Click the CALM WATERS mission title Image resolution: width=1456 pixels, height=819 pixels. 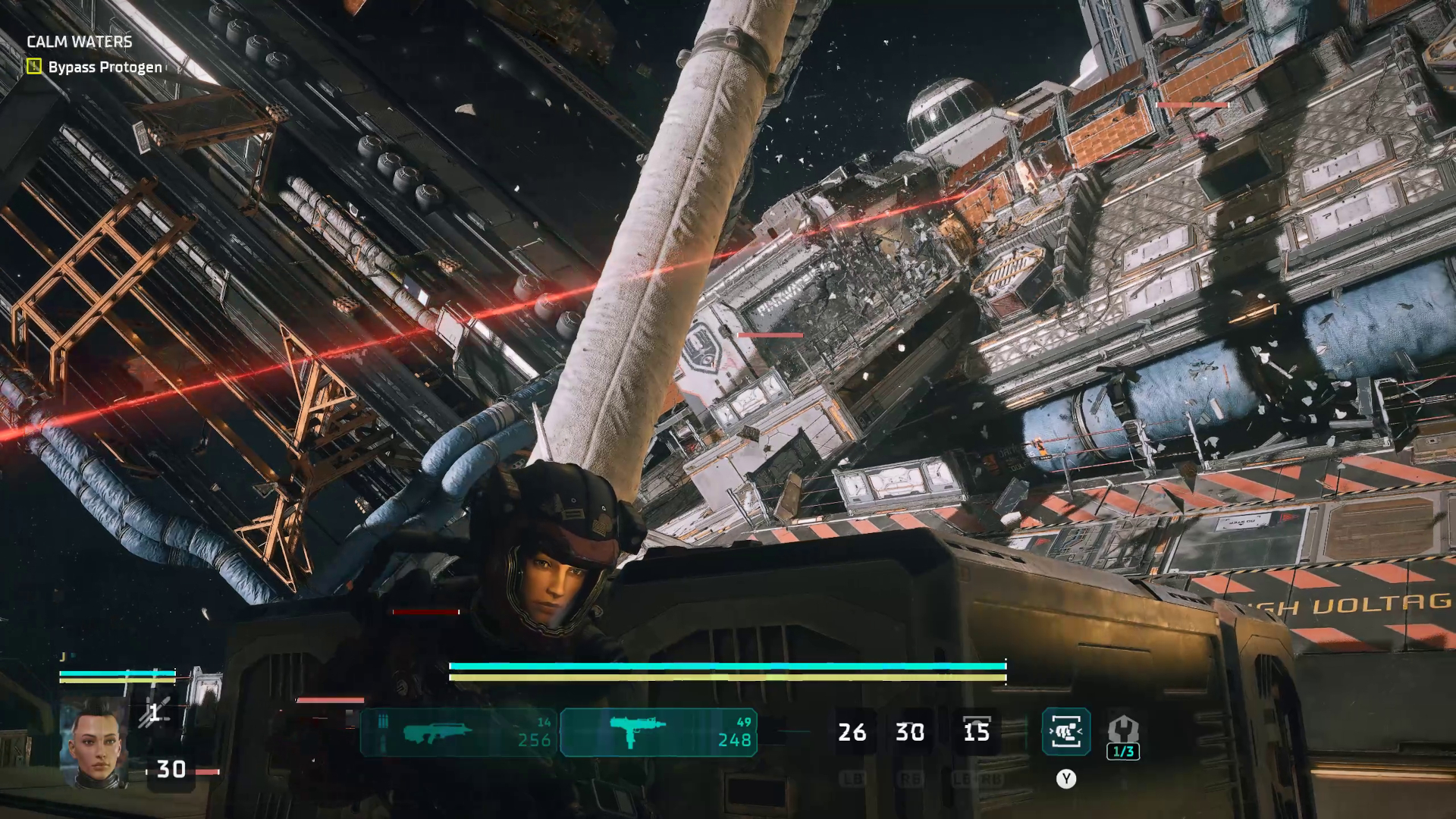(78, 42)
